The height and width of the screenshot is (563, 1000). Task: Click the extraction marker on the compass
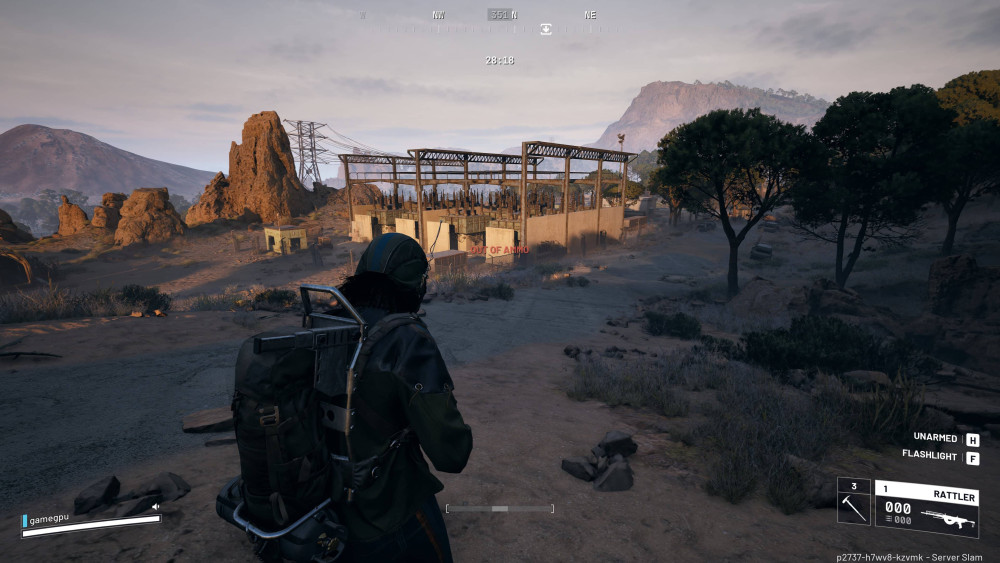pos(546,29)
